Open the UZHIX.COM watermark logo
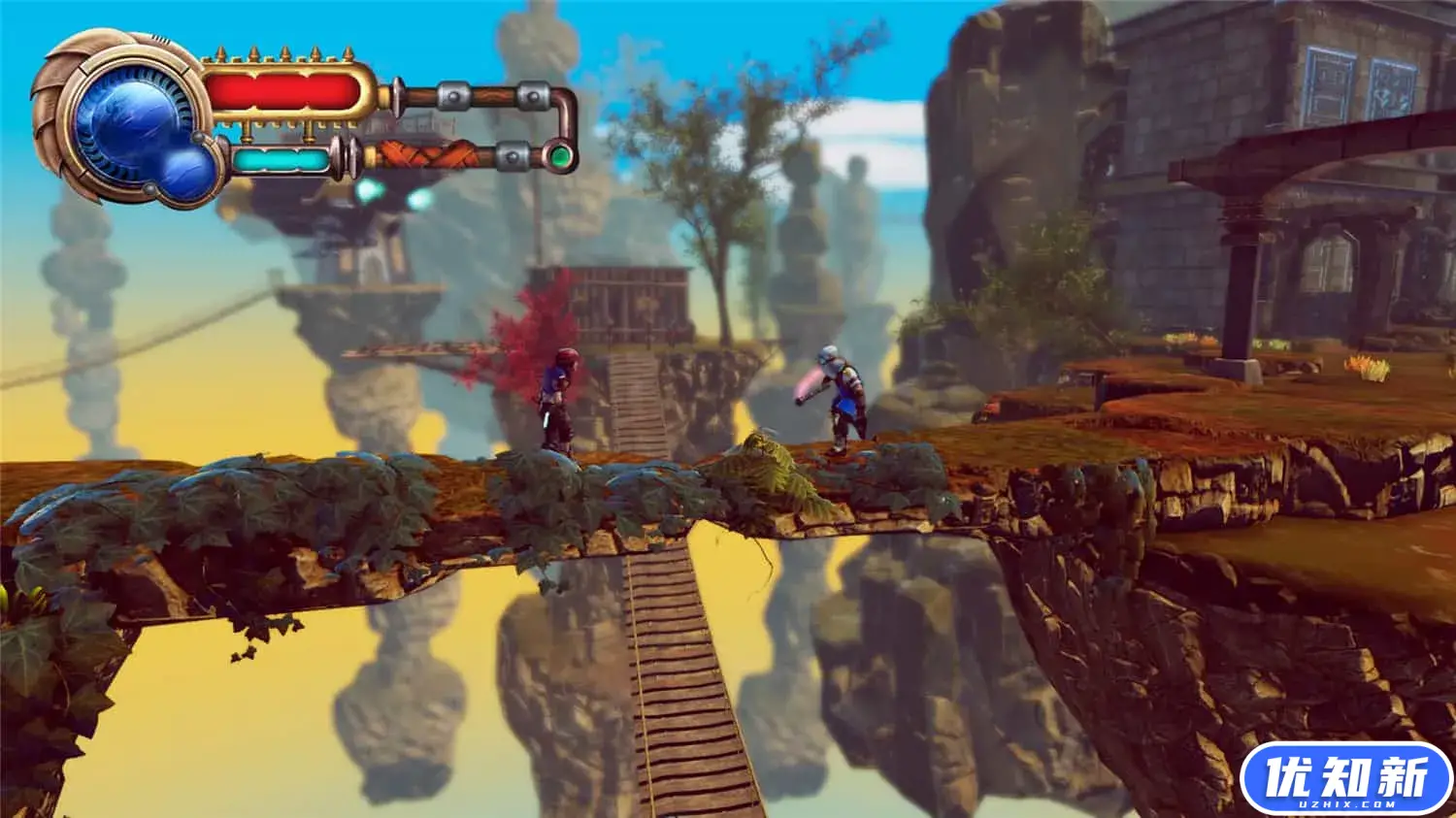Image resolution: width=1456 pixels, height=818 pixels. [x=1346, y=777]
